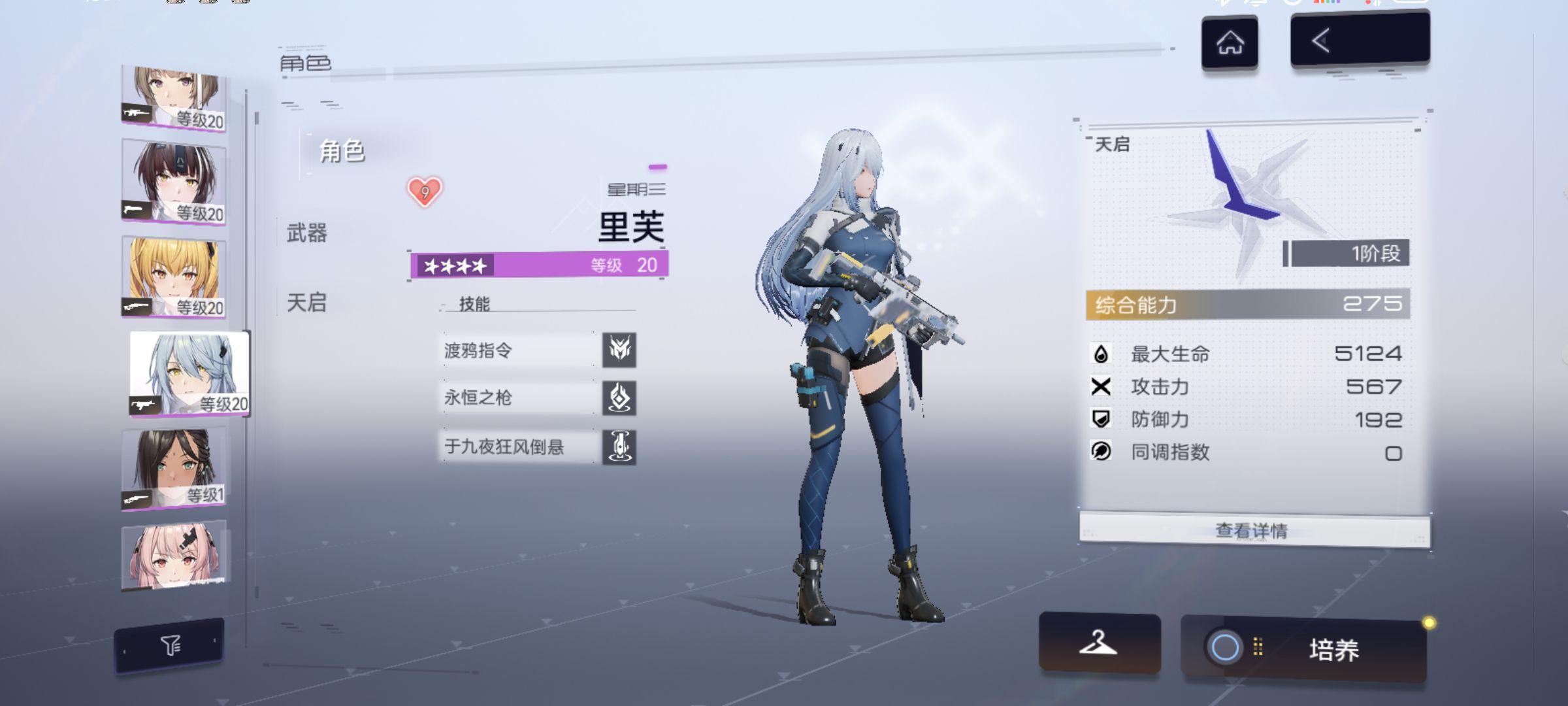1568x706 pixels.
Task: Return to the home screen
Action: tap(1230, 43)
